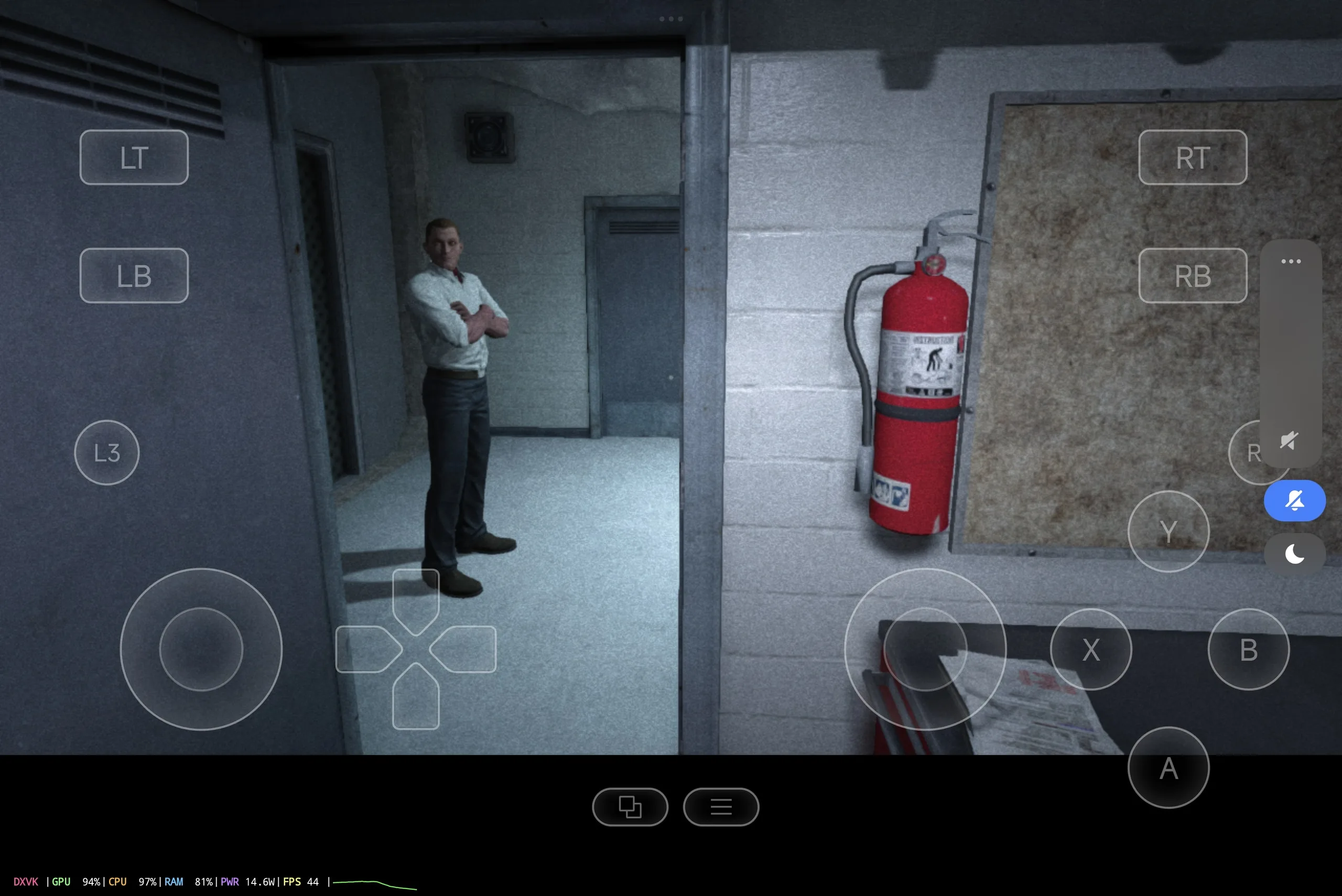
Task: Tap the LT trigger button
Action: click(134, 157)
